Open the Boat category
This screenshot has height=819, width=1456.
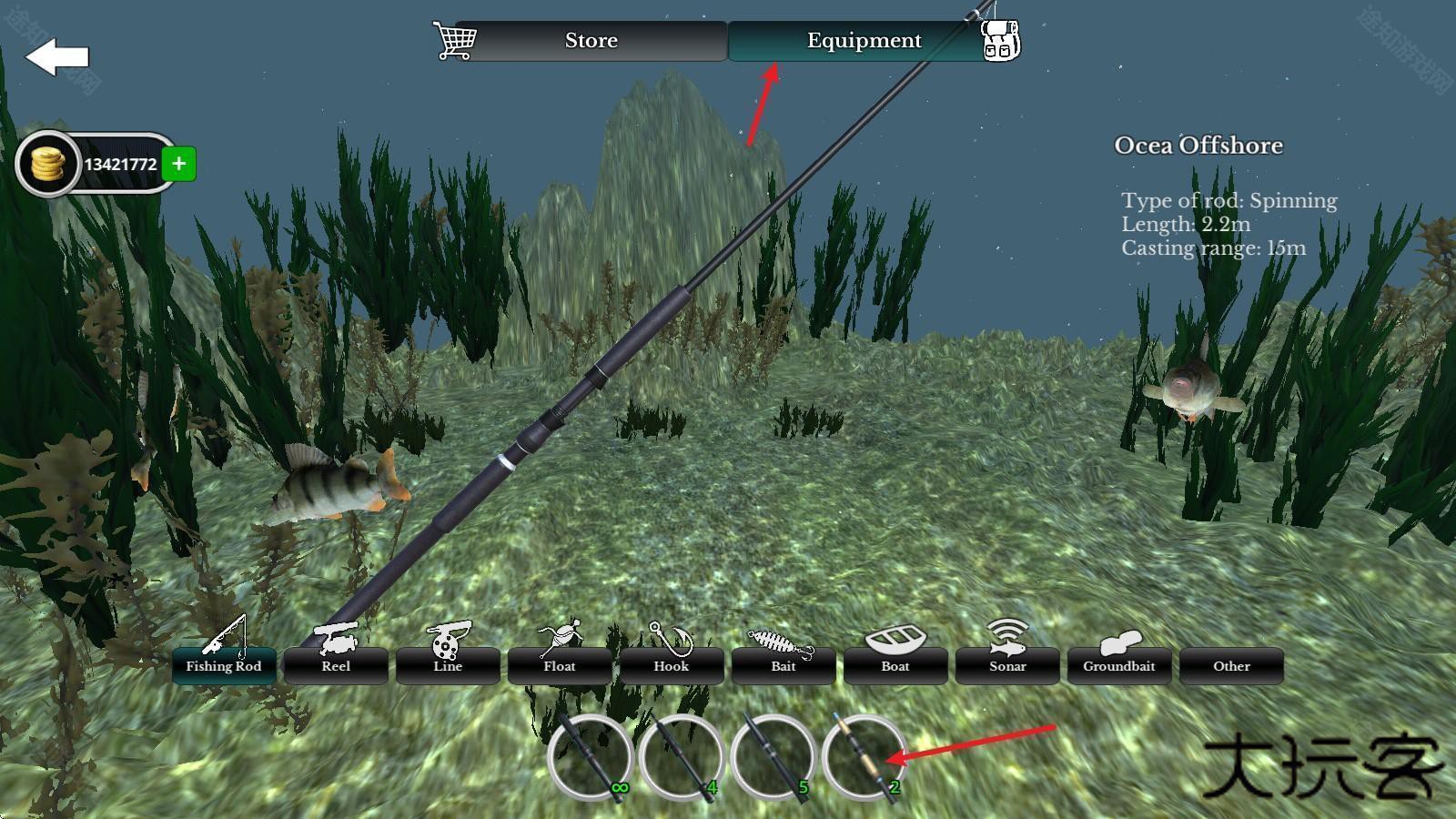895,665
